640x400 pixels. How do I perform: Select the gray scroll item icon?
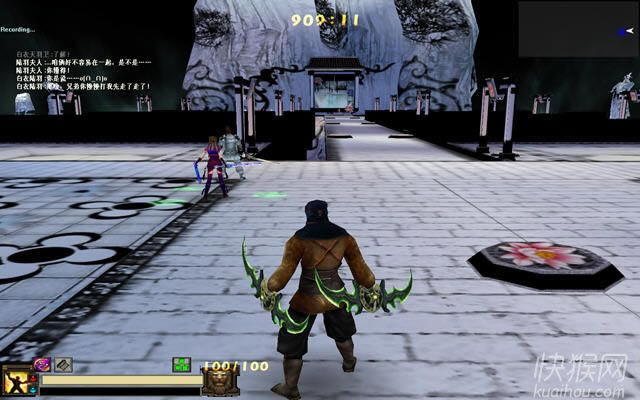pyautogui.click(x=63, y=365)
